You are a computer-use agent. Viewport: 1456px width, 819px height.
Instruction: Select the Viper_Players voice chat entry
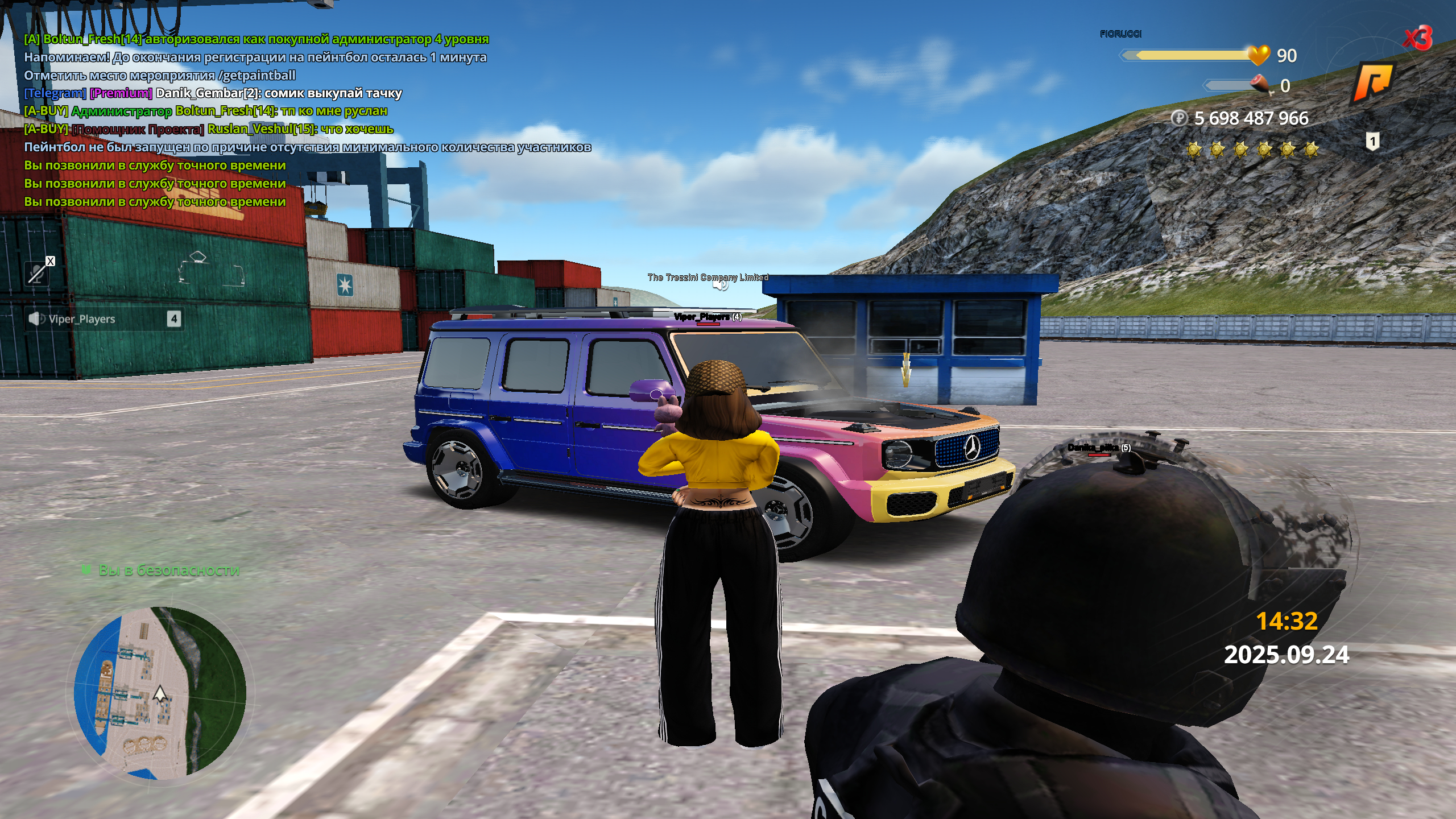104,319
